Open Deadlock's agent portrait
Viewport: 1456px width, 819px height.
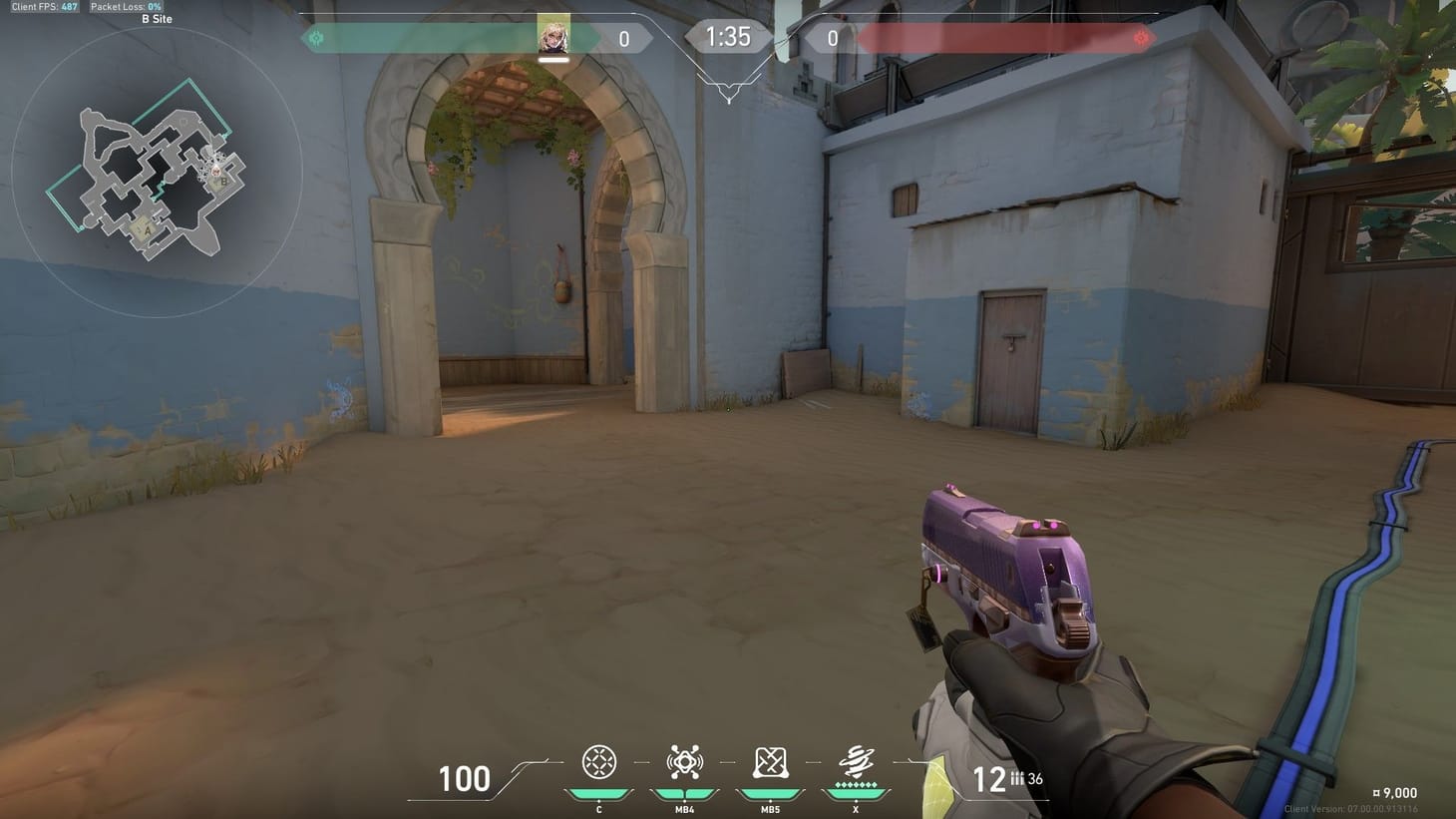point(554,35)
